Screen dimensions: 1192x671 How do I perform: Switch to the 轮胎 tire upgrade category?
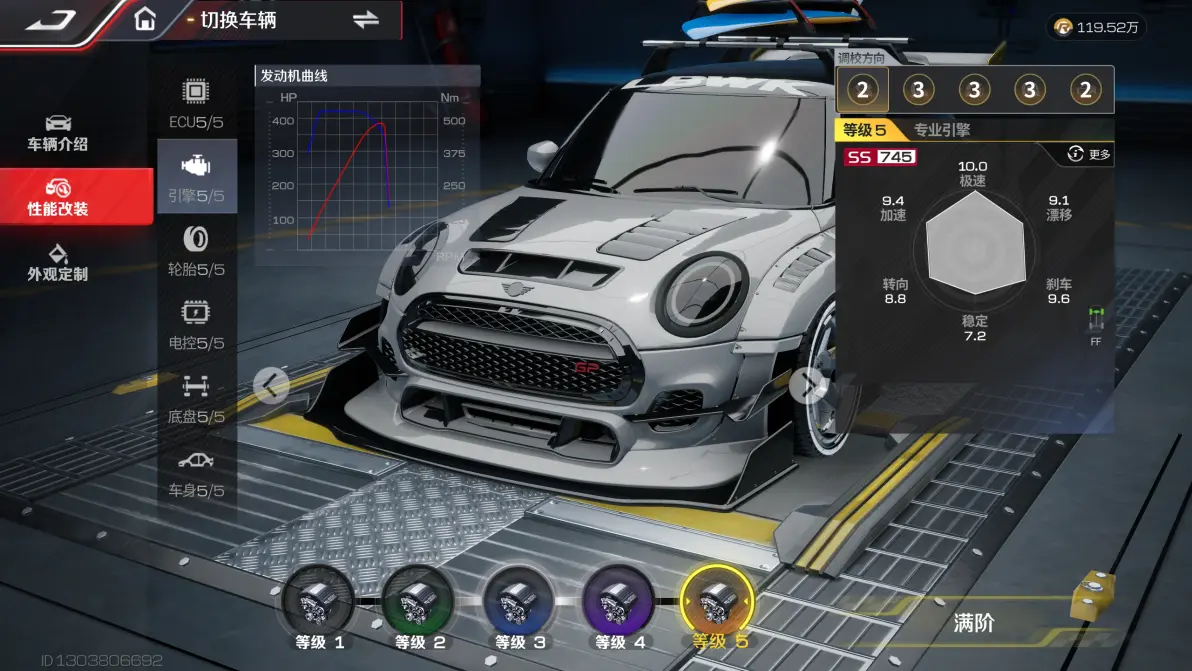(196, 251)
